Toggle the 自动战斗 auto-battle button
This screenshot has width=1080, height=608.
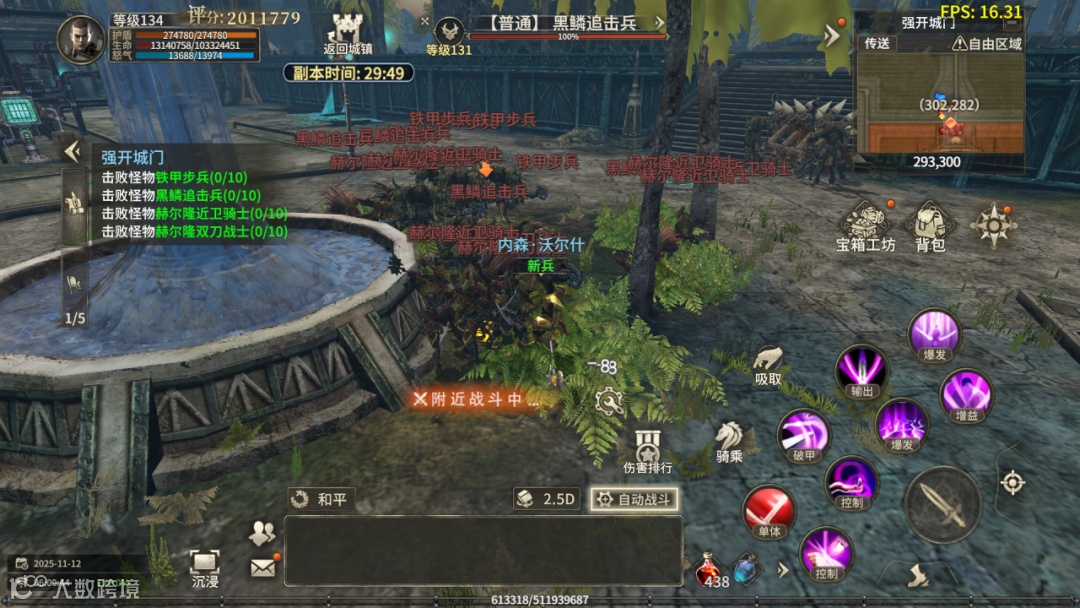click(634, 499)
